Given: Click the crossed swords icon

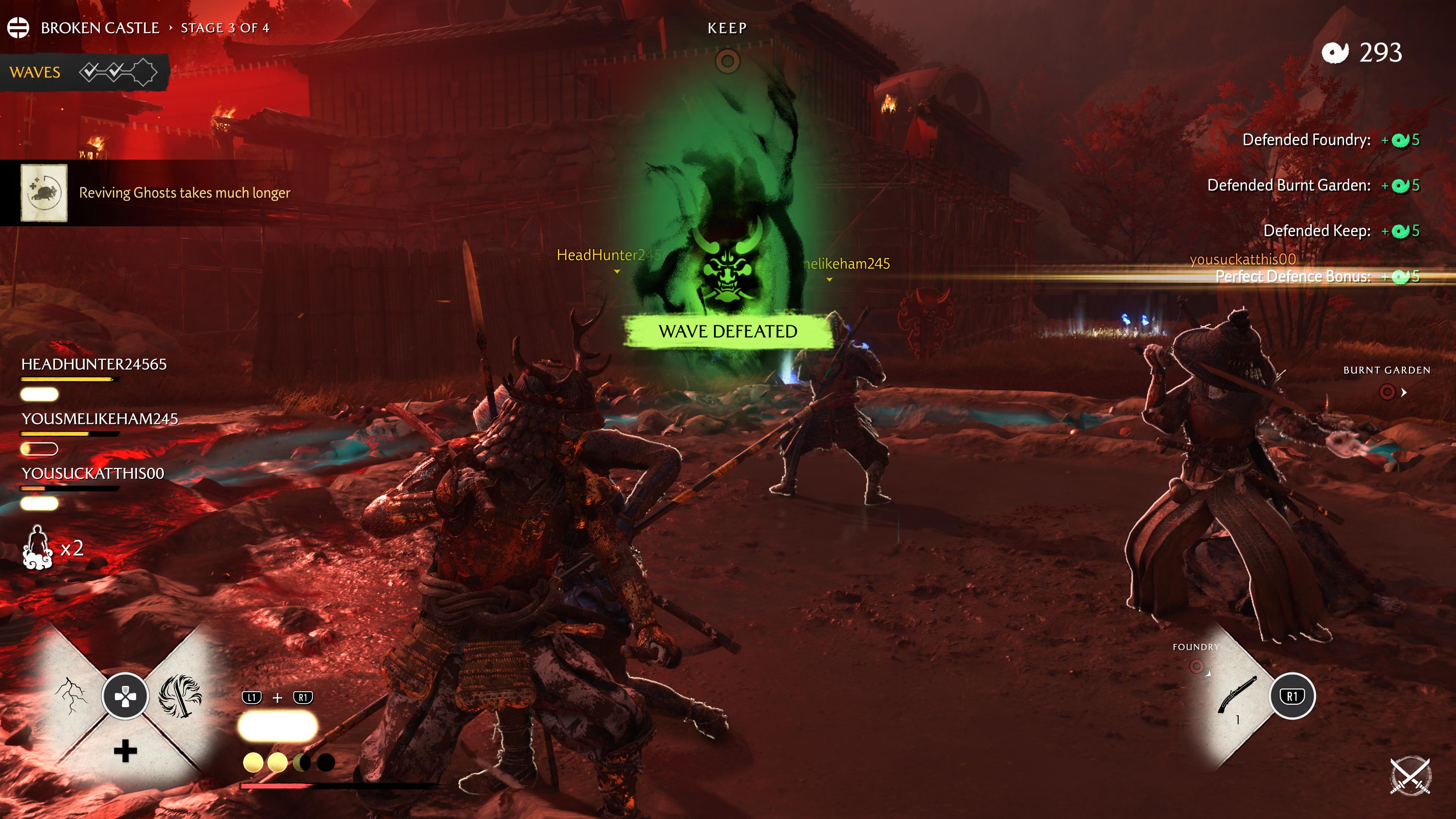Looking at the screenshot, I should click(1410, 775).
